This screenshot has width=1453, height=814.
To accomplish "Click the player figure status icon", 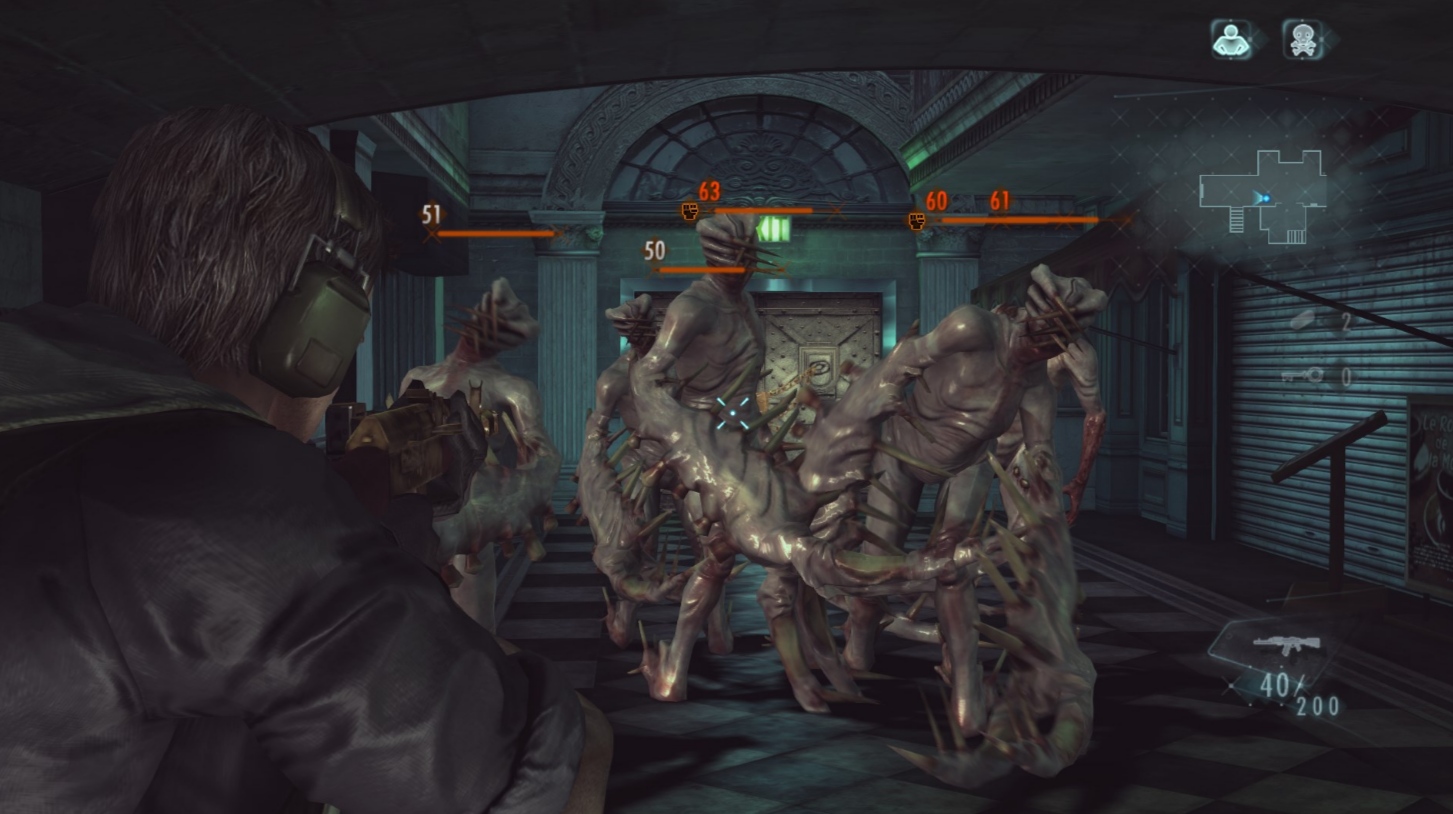I will (1231, 39).
